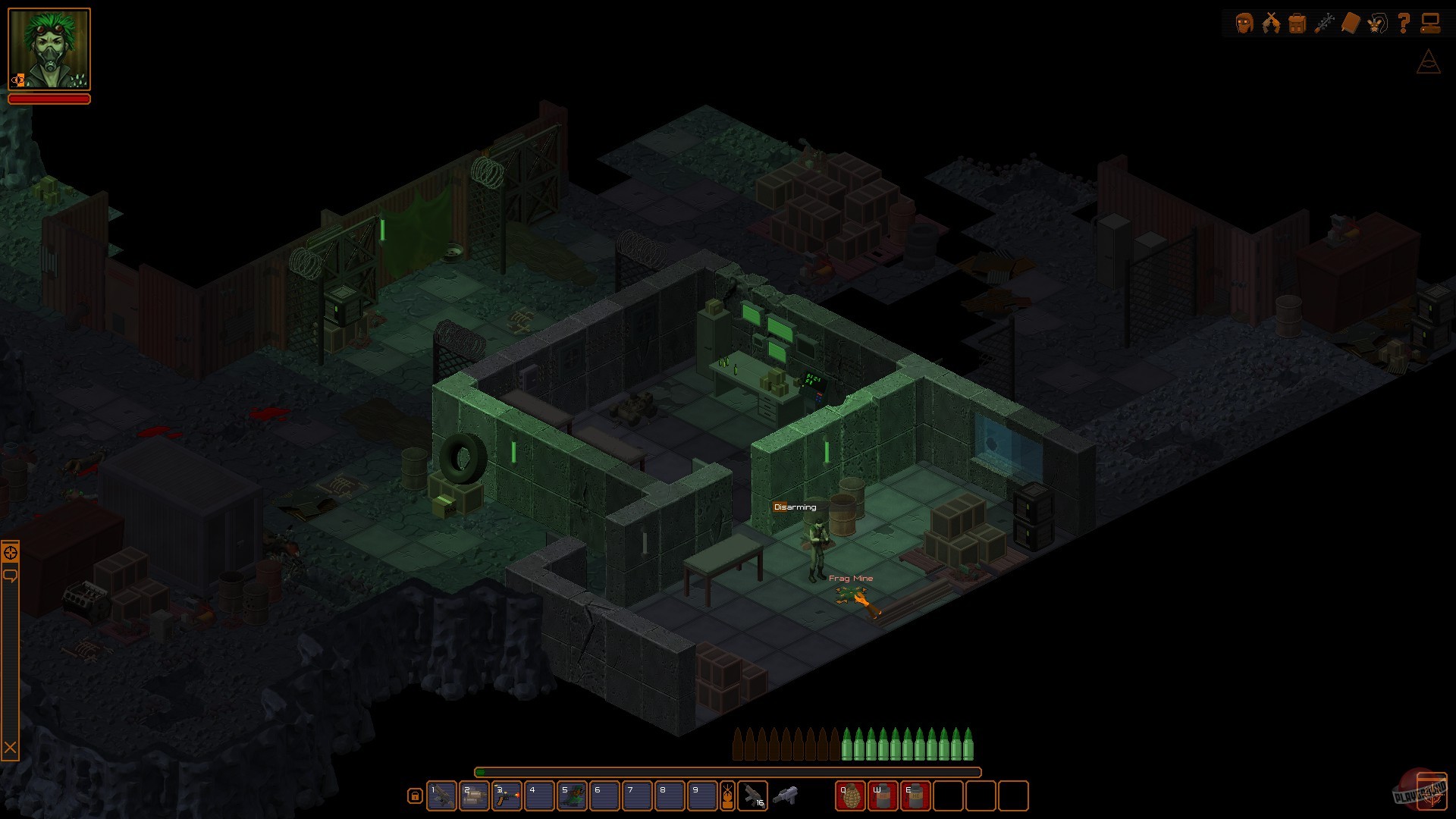Image resolution: width=1456 pixels, height=819 pixels.
Task: Select the pistol in hotbar slot 1
Action: 442,796
